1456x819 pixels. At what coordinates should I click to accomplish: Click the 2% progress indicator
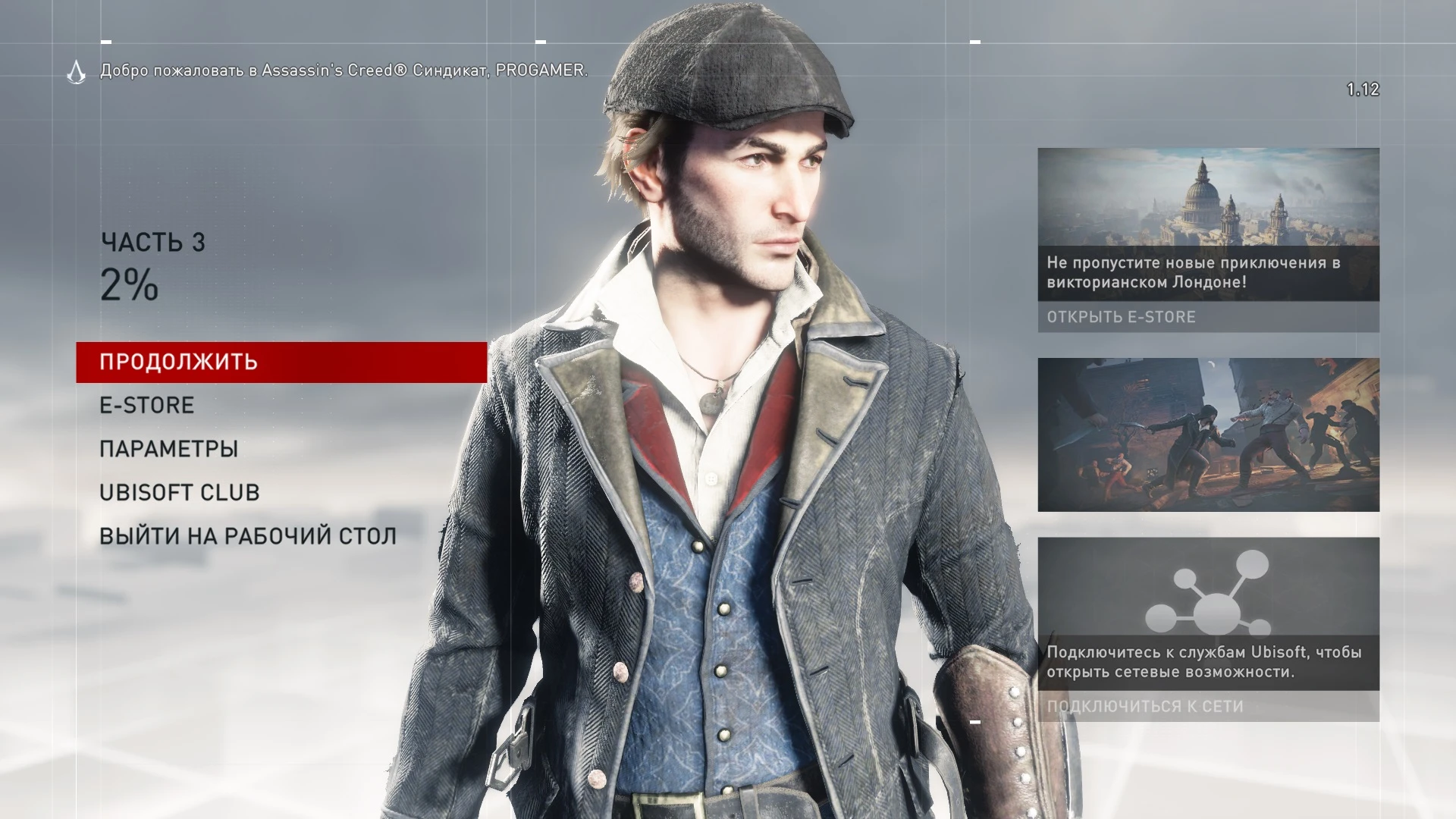[x=129, y=288]
